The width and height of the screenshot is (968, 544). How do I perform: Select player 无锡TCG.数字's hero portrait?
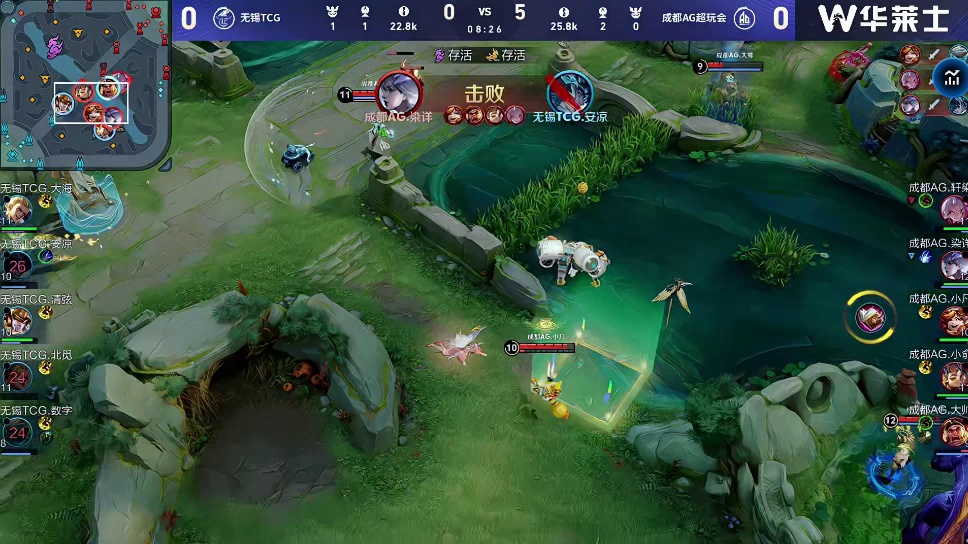17,432
